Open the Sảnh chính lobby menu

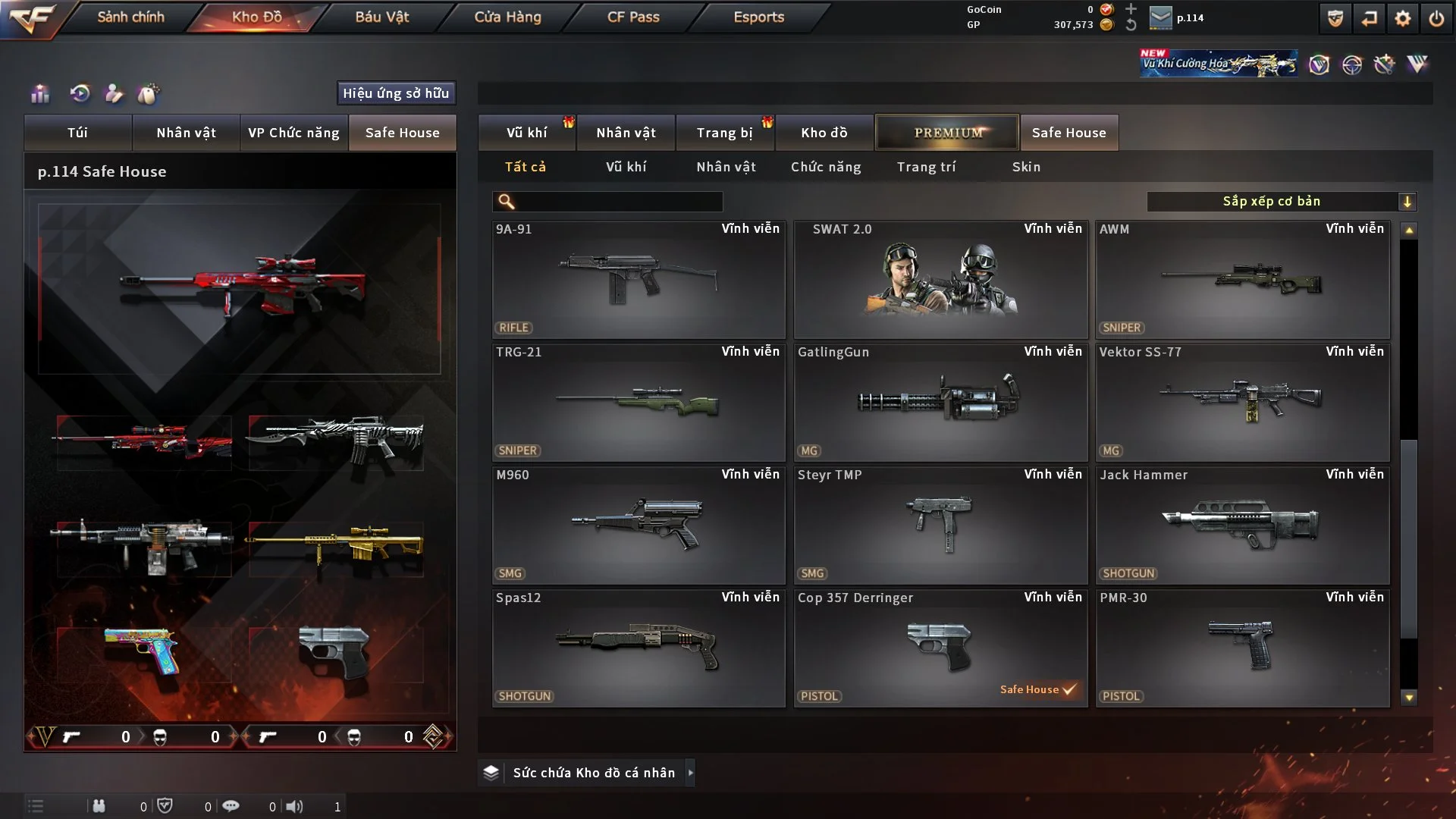click(x=130, y=17)
